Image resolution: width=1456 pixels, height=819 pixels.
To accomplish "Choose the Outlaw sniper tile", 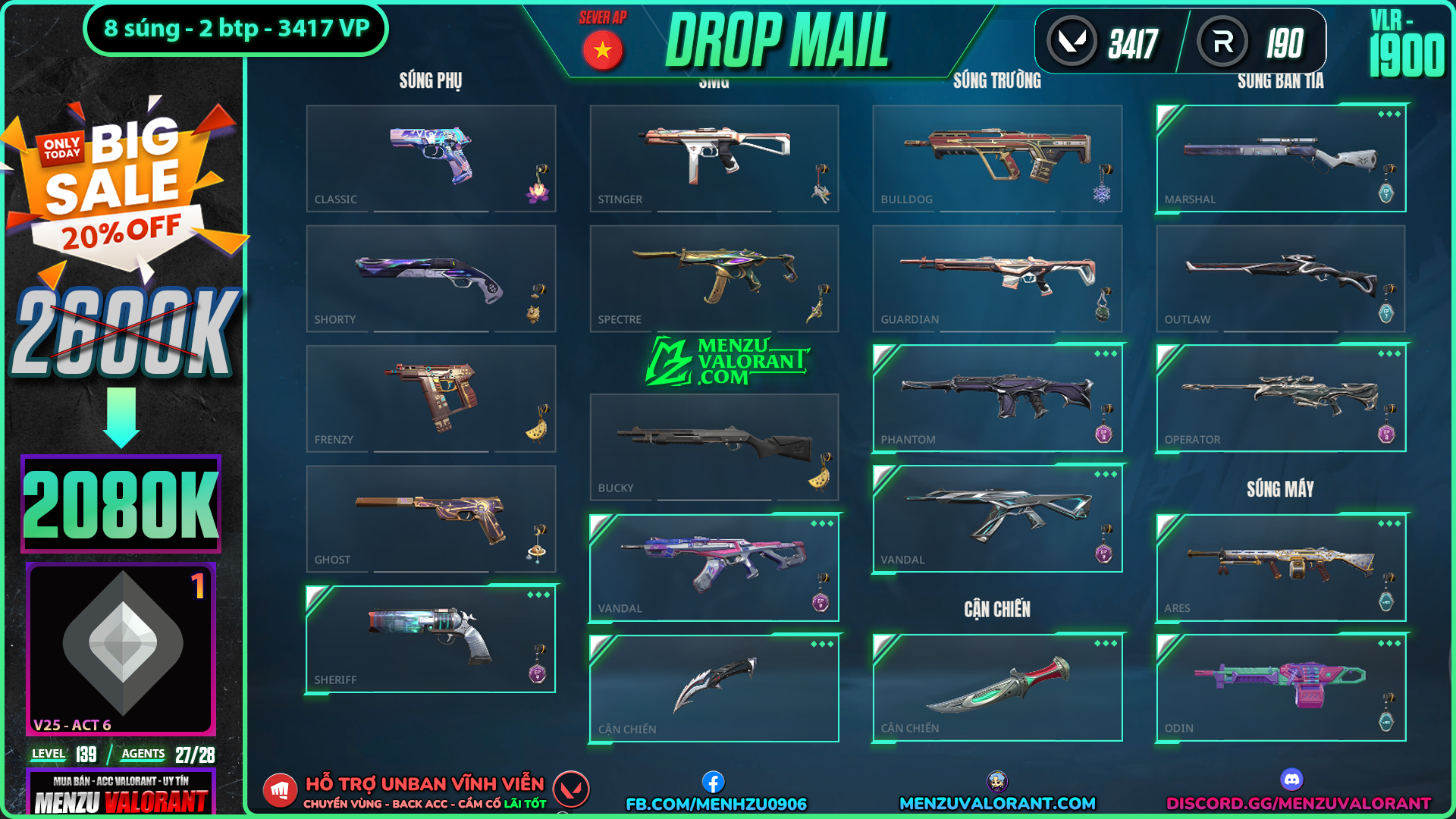I will pyautogui.click(x=1281, y=278).
